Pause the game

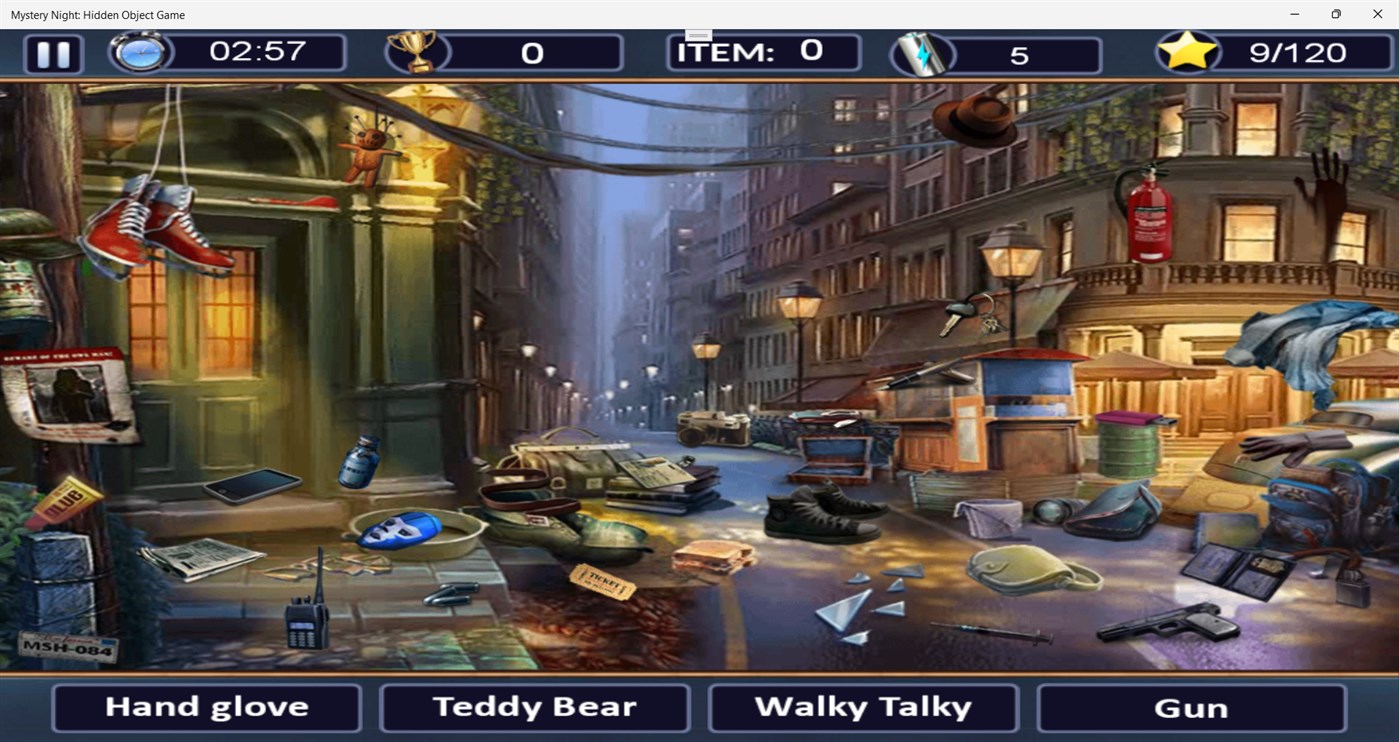click(52, 53)
